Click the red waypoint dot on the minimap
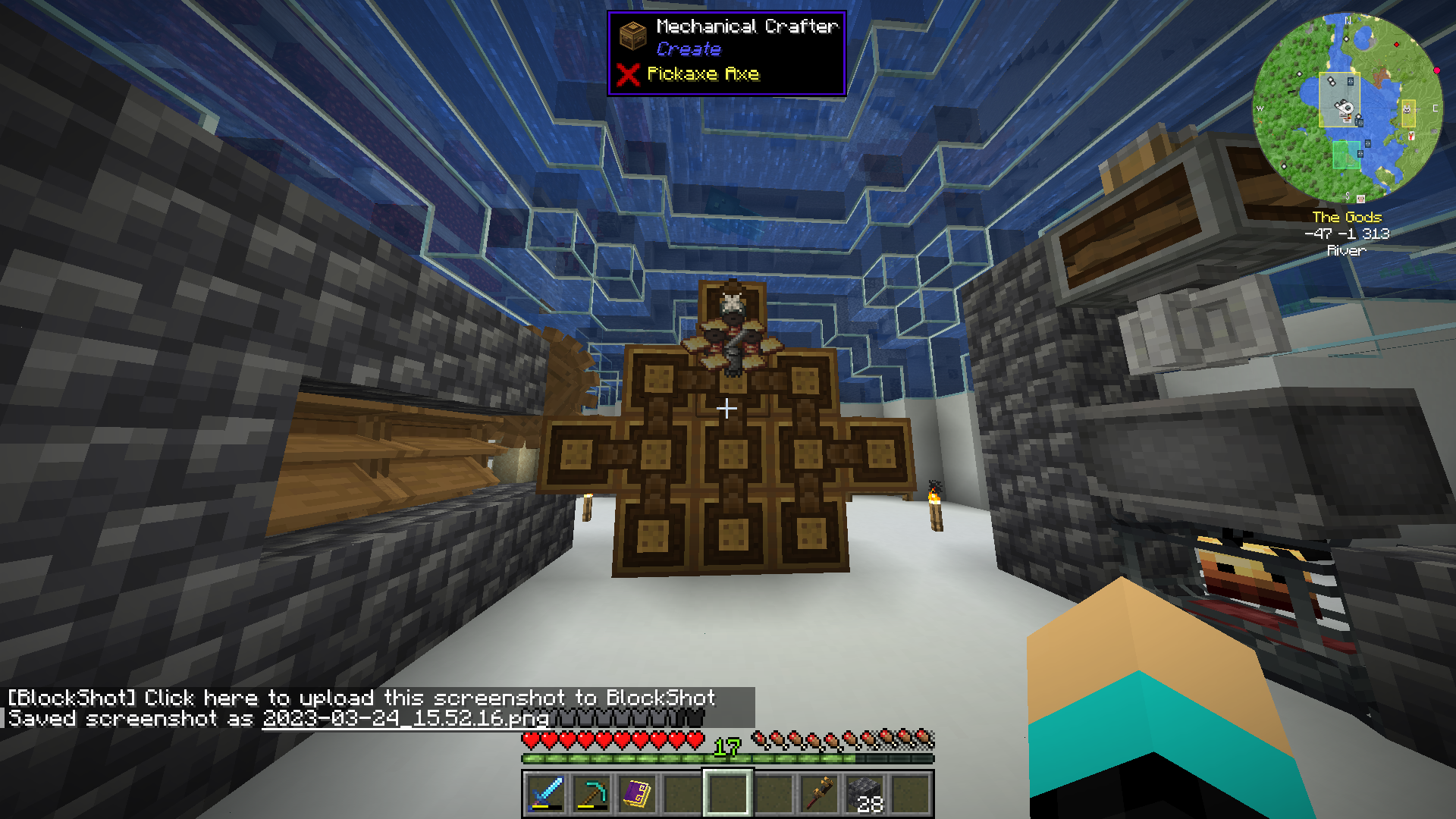 [x=1397, y=44]
